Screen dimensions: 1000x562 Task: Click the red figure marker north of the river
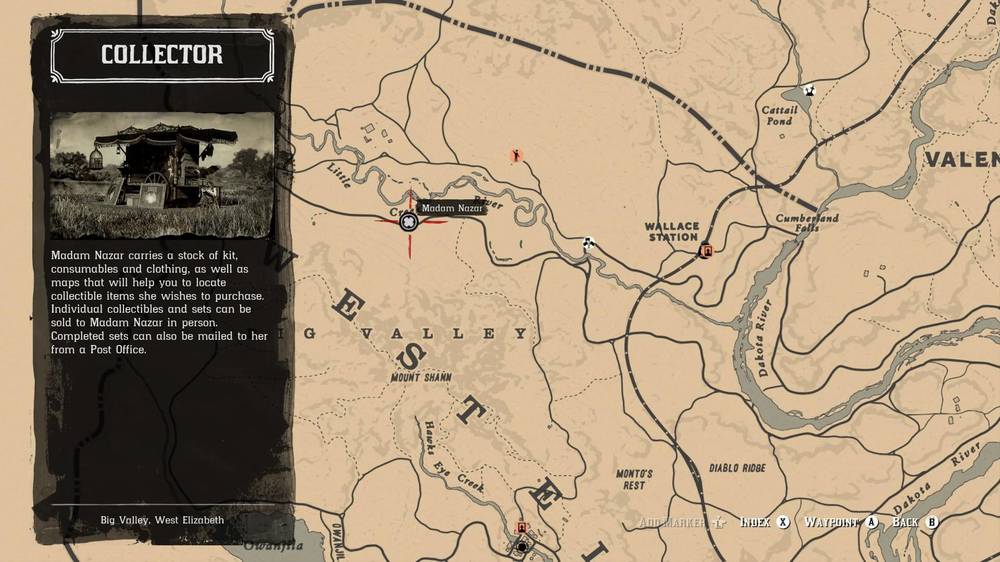(516, 155)
